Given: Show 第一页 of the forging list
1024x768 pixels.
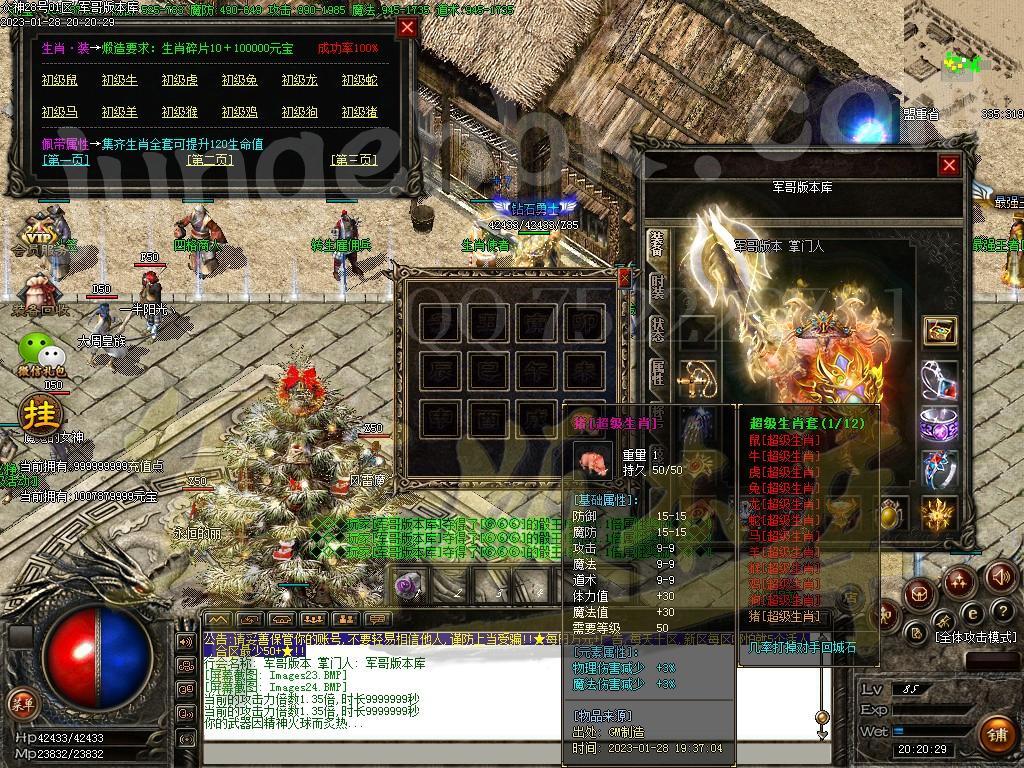Looking at the screenshot, I should (x=65, y=160).
